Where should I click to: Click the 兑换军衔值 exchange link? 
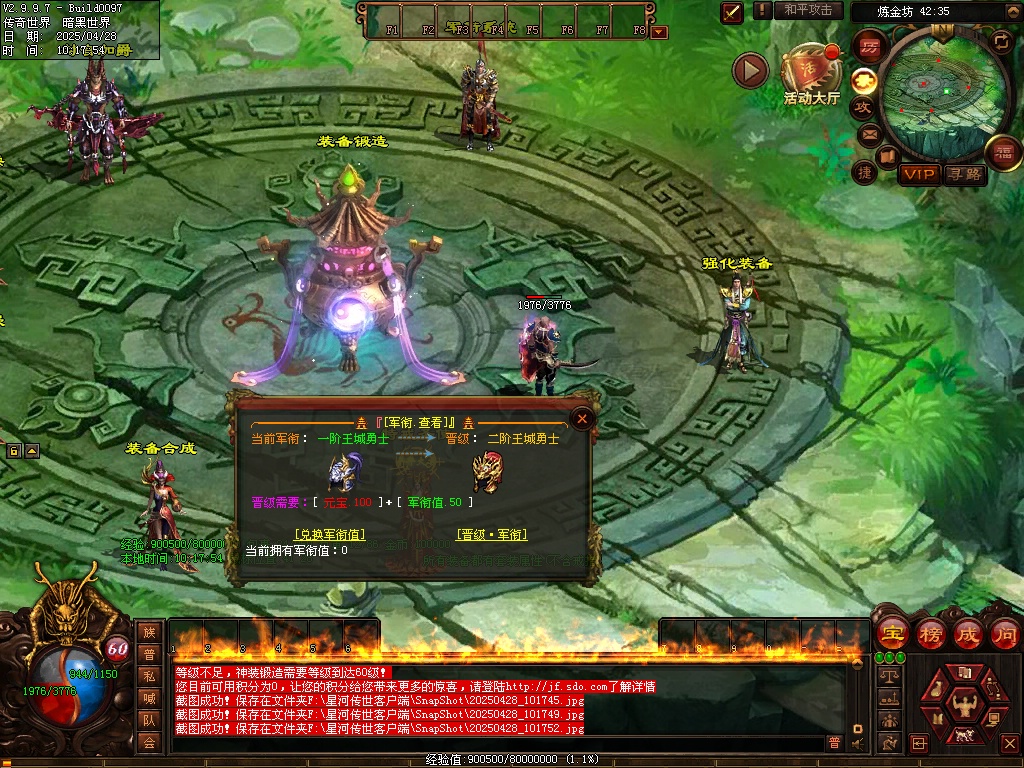pyautogui.click(x=329, y=535)
